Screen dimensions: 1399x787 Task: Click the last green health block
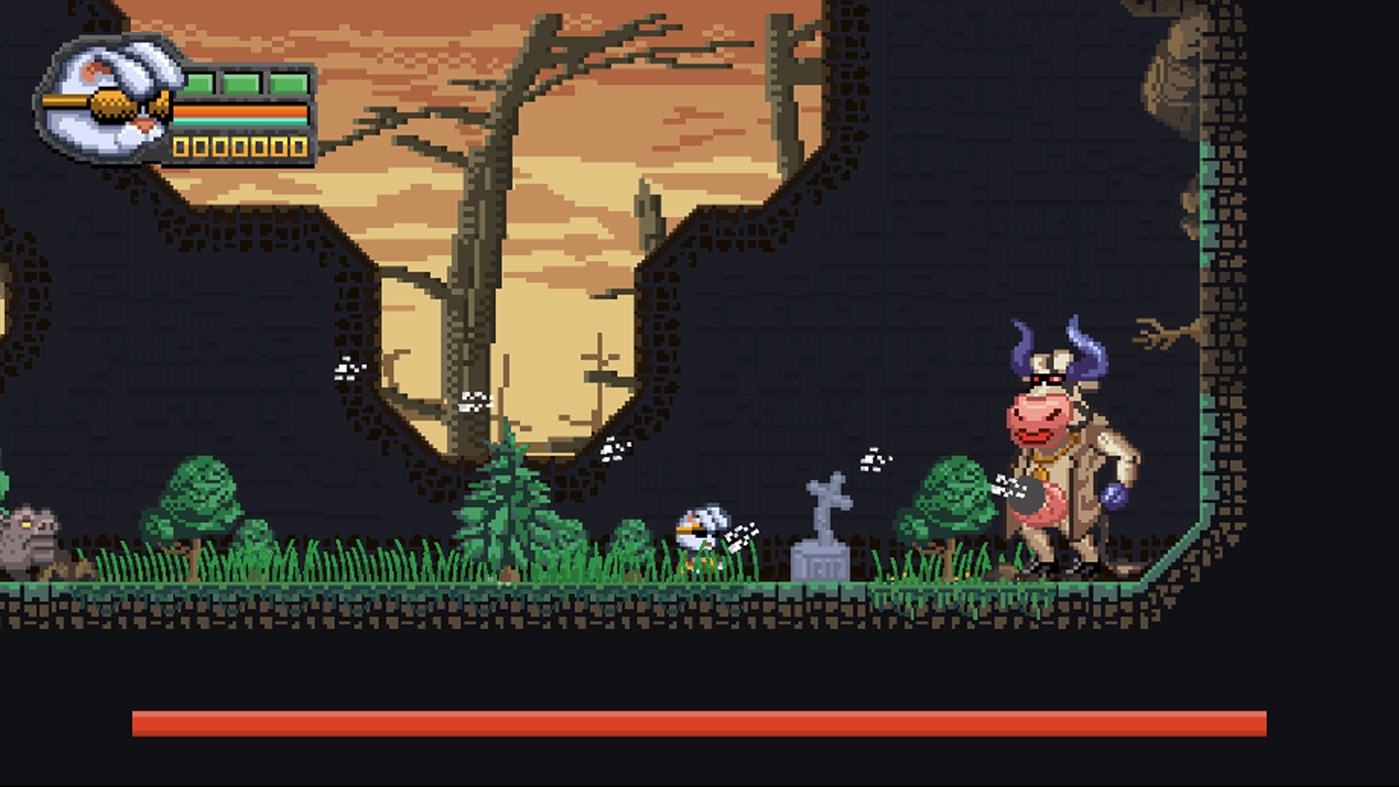(288, 82)
